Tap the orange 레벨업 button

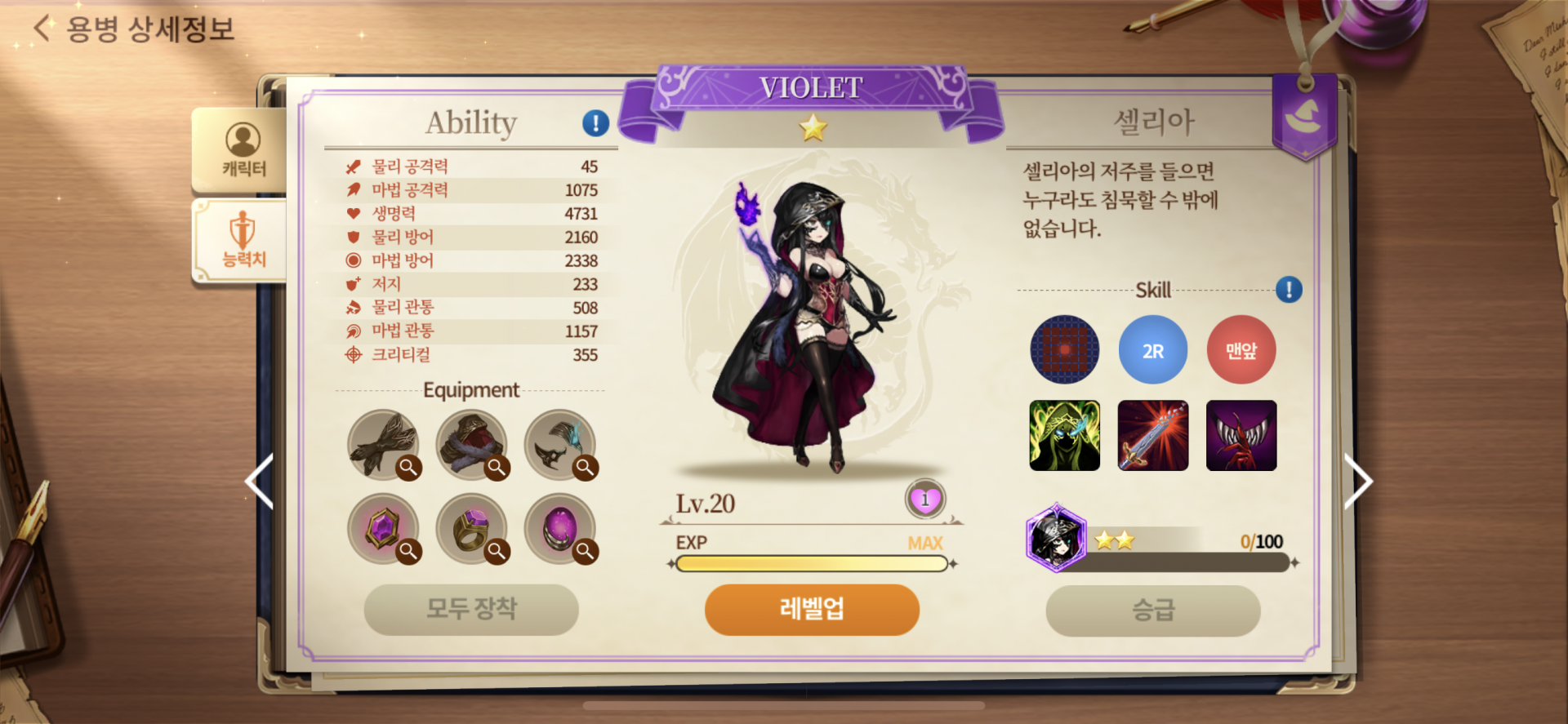pos(812,609)
